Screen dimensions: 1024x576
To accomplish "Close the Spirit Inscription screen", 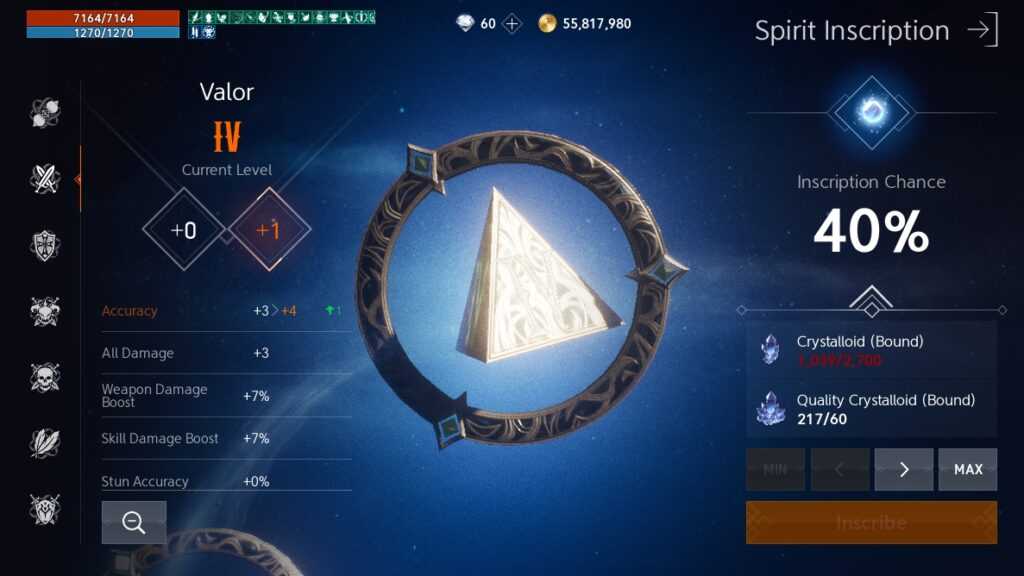I will 982,30.
